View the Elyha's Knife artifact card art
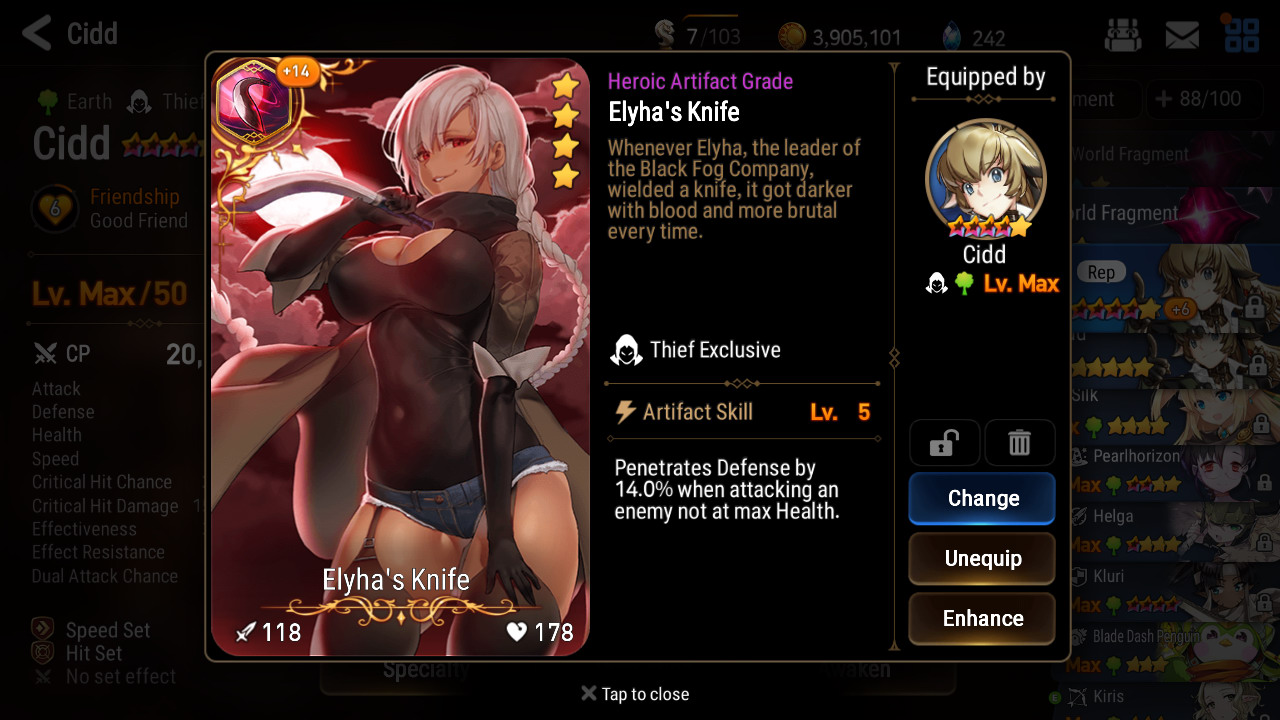This screenshot has height=720, width=1280. tap(400, 357)
